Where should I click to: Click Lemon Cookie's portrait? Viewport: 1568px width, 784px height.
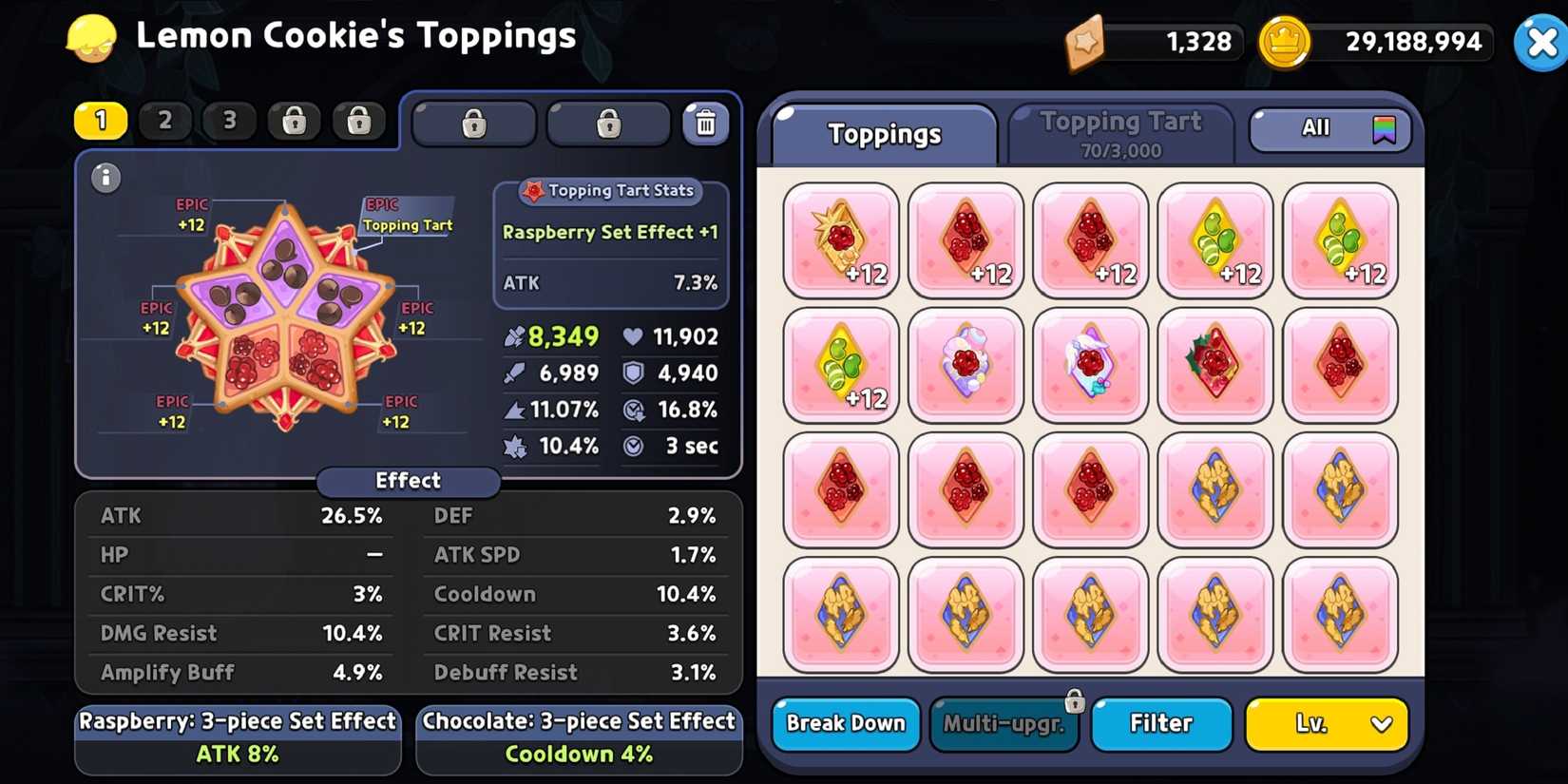[90, 38]
